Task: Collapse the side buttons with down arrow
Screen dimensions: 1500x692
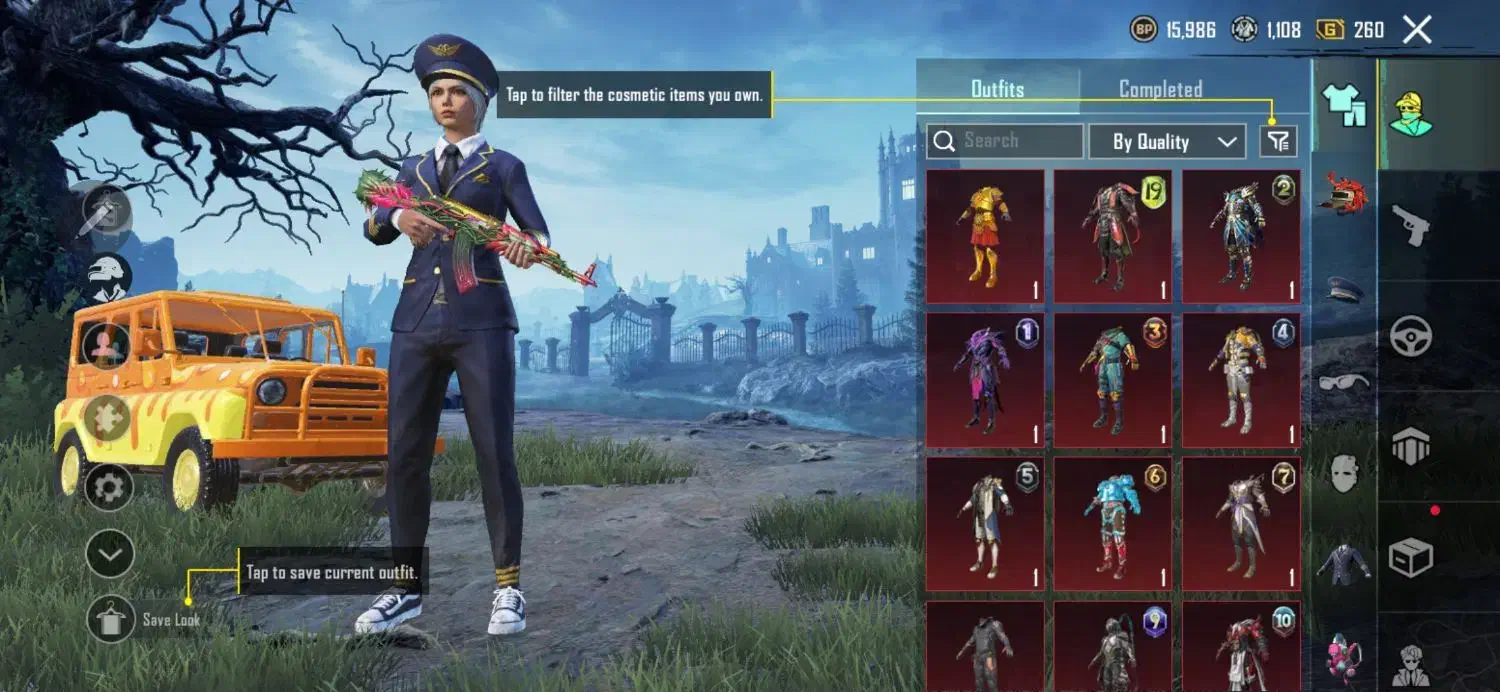Action: click(110, 554)
